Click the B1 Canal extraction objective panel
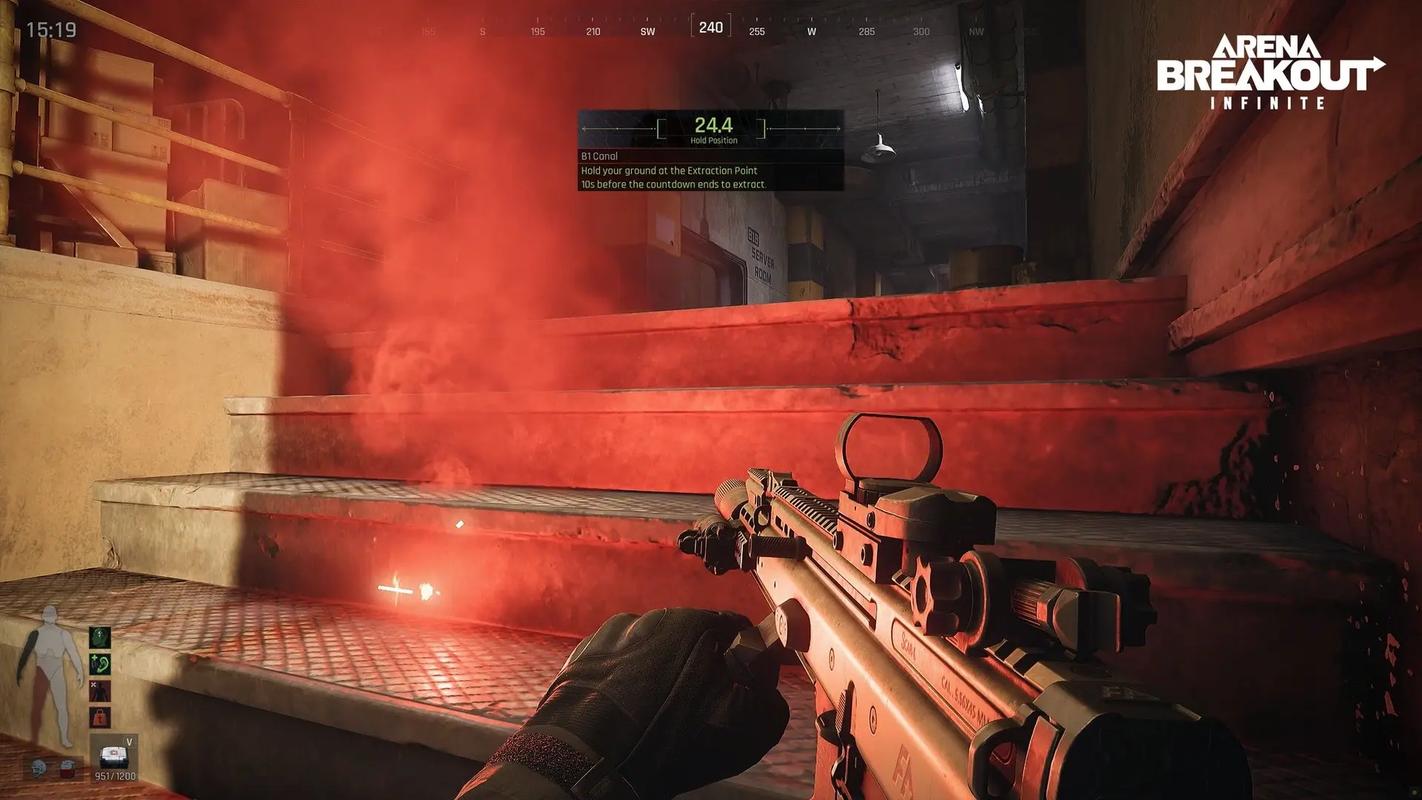 pyautogui.click(x=710, y=150)
